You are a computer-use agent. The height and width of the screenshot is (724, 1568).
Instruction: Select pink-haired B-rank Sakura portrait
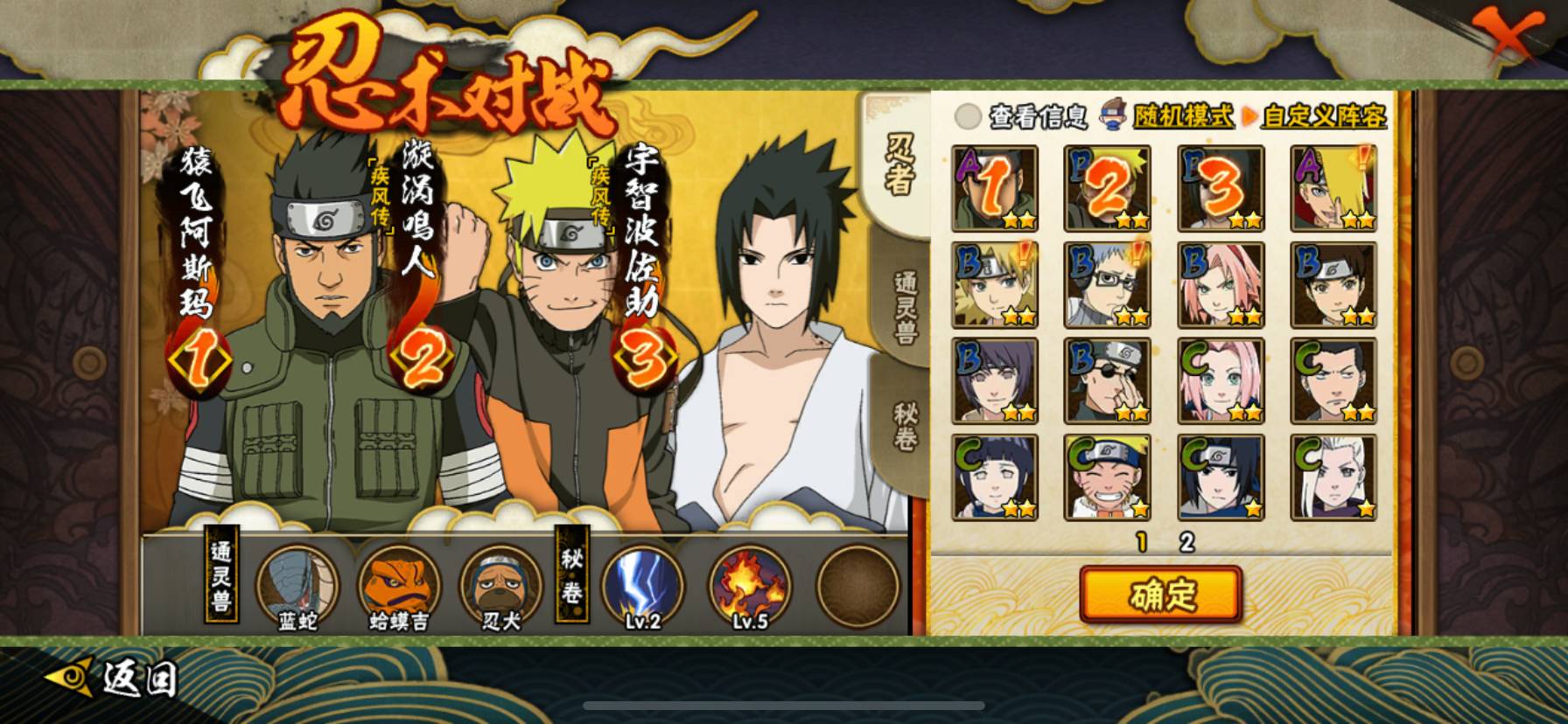point(1221,285)
